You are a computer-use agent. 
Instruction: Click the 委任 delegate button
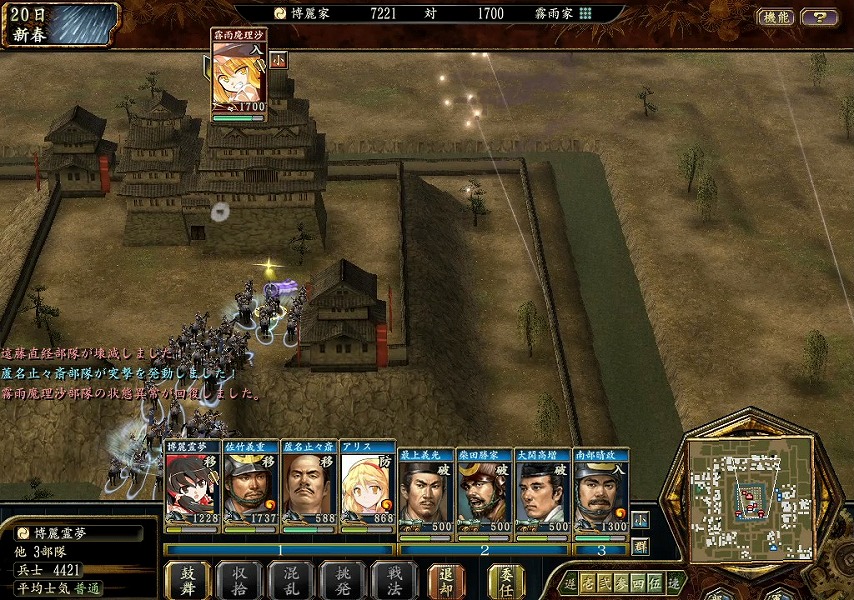506,580
